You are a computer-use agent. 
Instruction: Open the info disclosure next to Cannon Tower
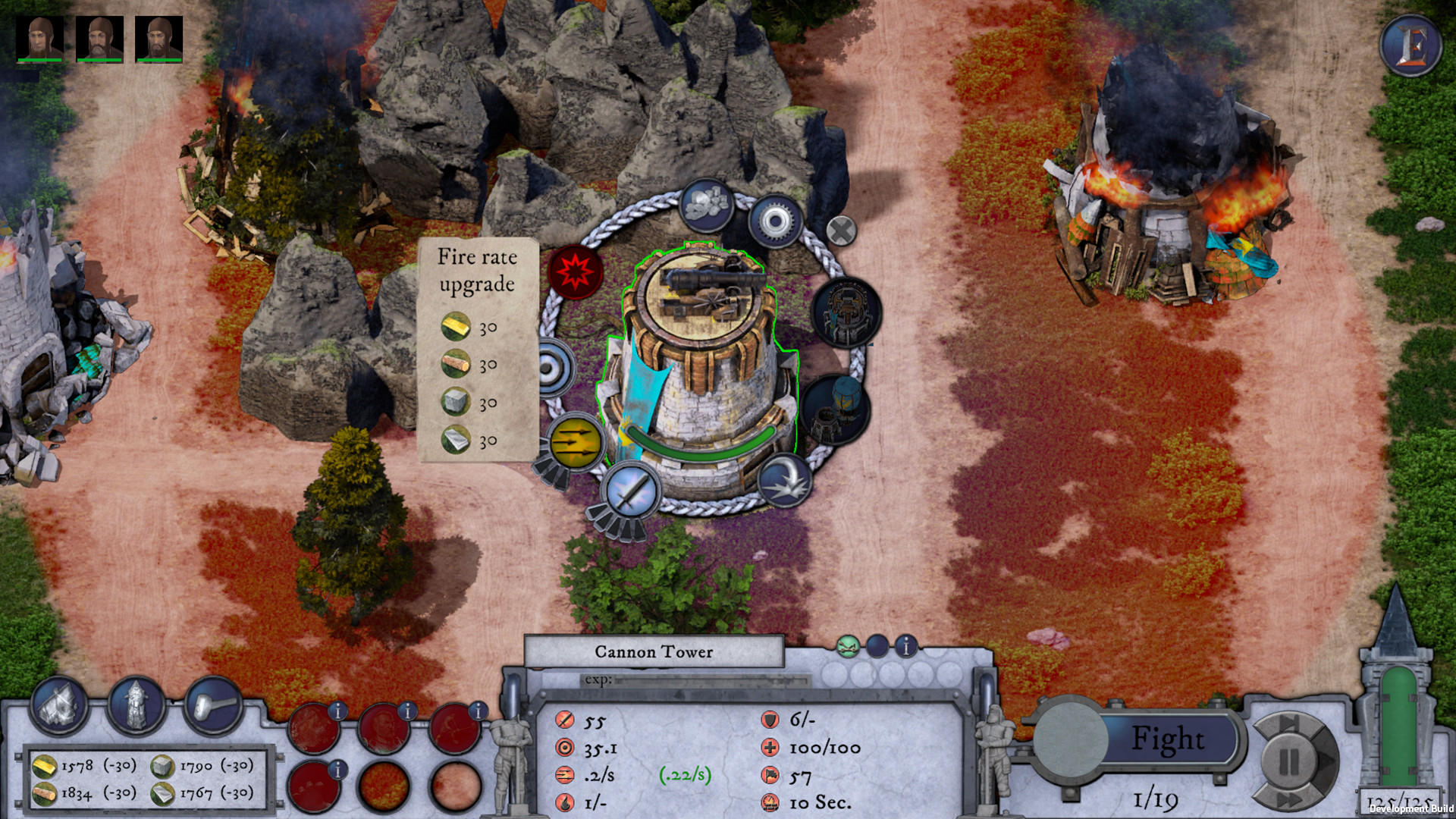coord(905,648)
